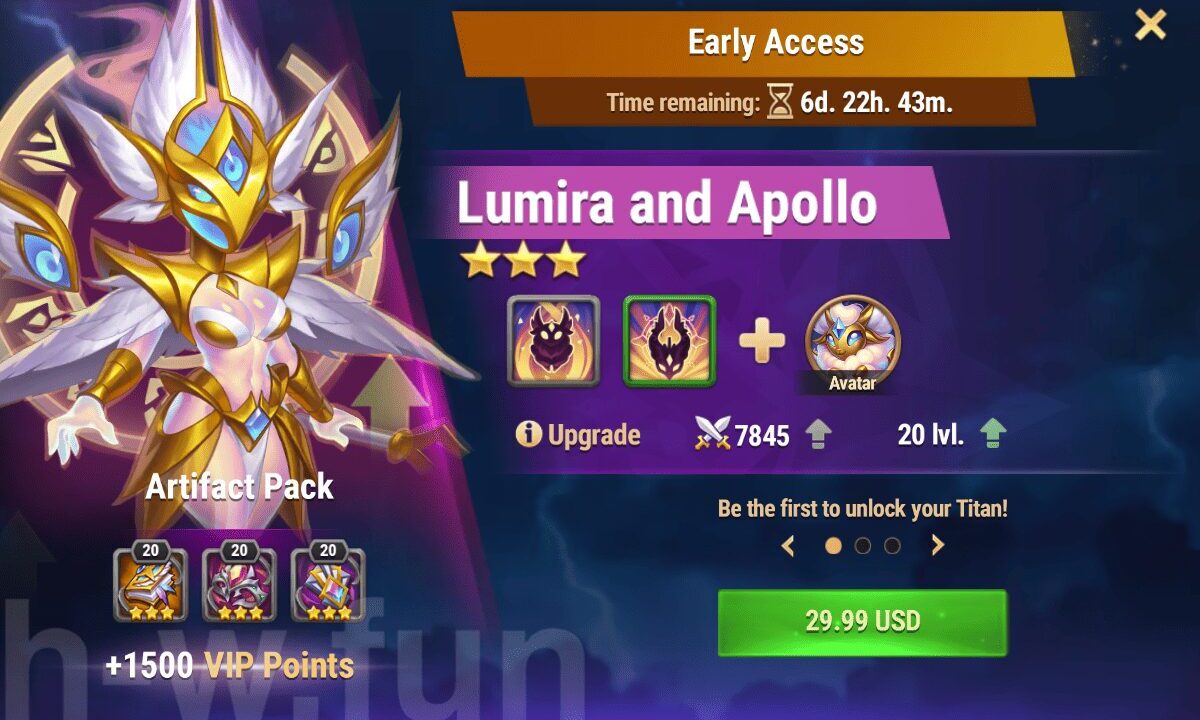Jump to the third offer page dot

(892, 546)
